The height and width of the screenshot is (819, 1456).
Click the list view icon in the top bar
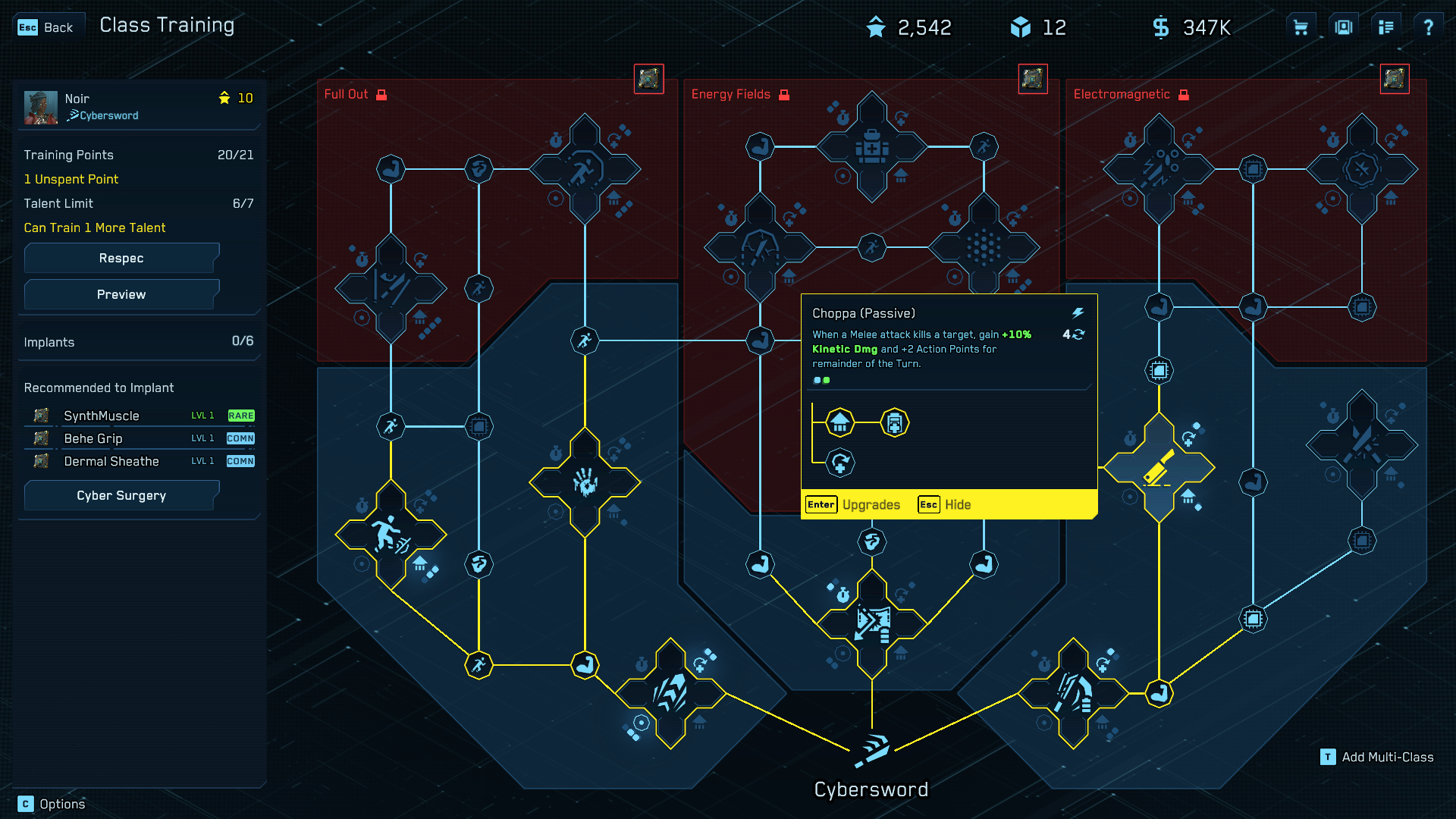(x=1385, y=26)
